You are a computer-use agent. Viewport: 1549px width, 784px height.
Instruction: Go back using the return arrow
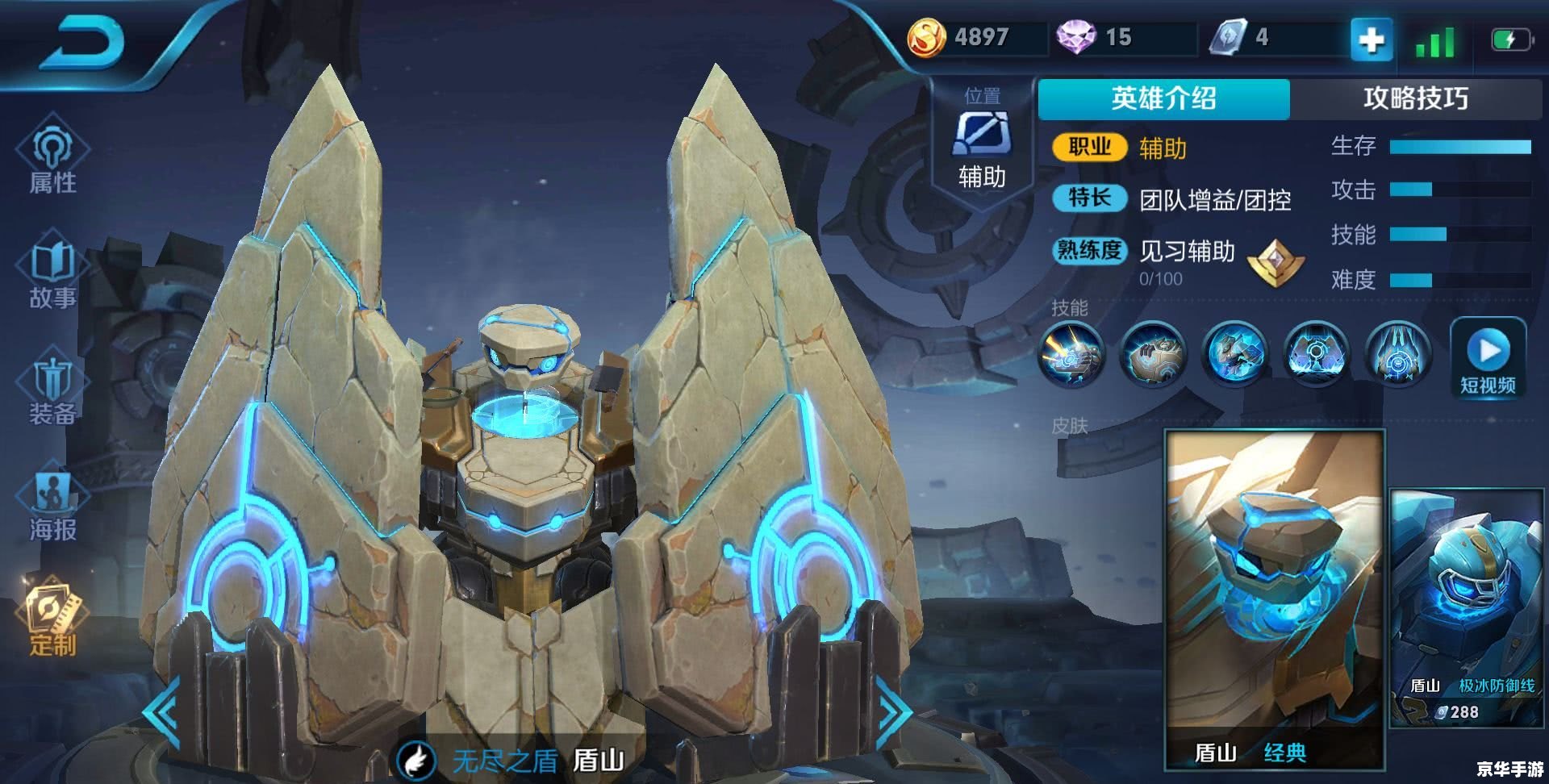85,44
